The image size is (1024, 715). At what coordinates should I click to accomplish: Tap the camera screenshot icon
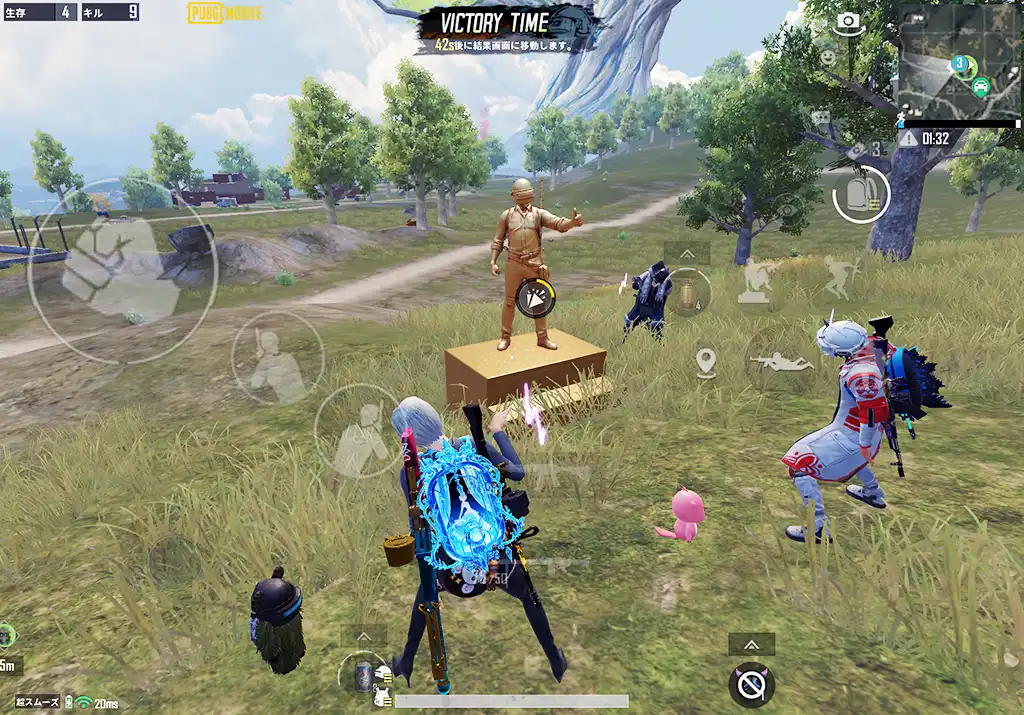pyautogui.click(x=849, y=22)
